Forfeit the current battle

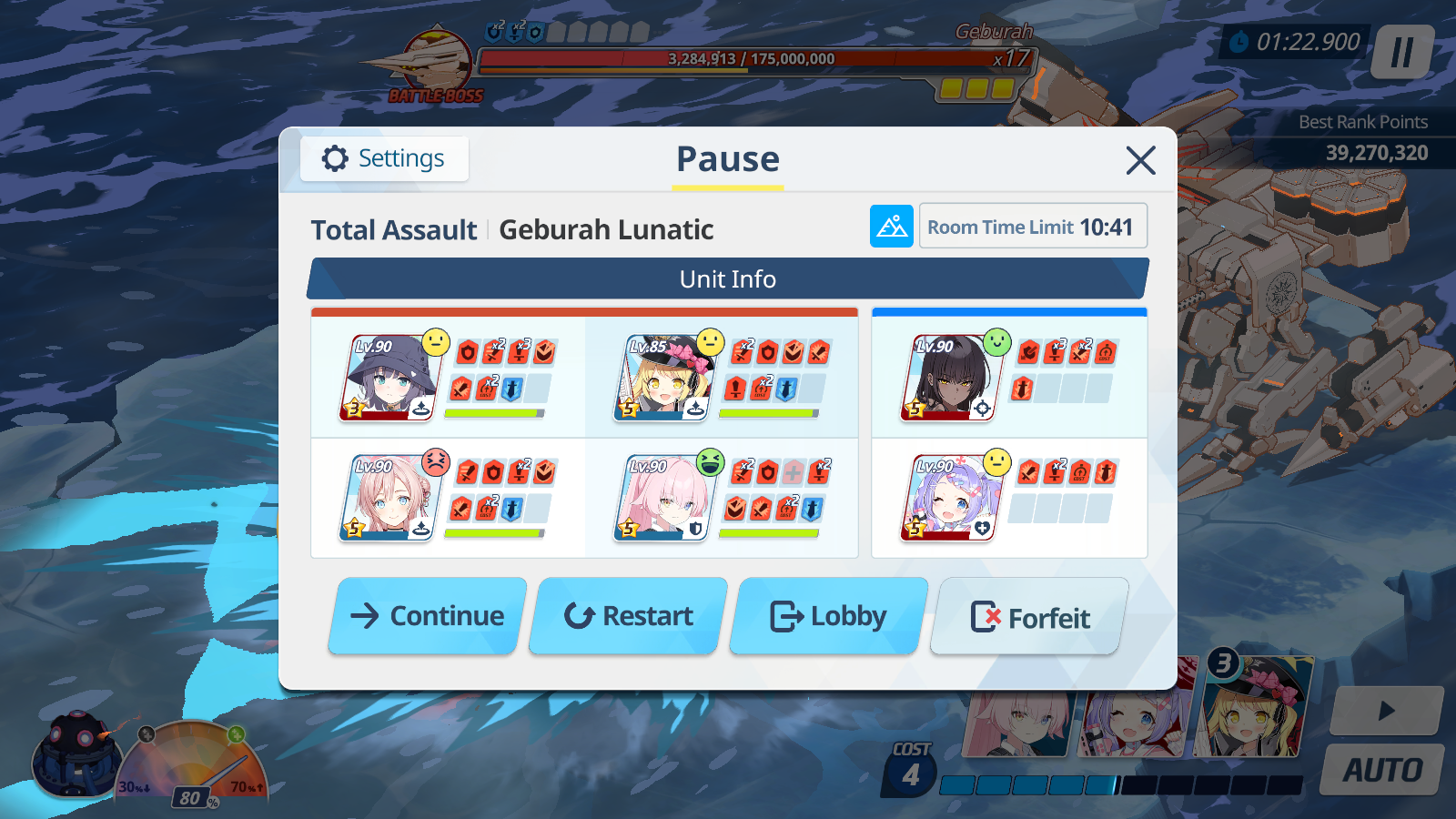1029,618
